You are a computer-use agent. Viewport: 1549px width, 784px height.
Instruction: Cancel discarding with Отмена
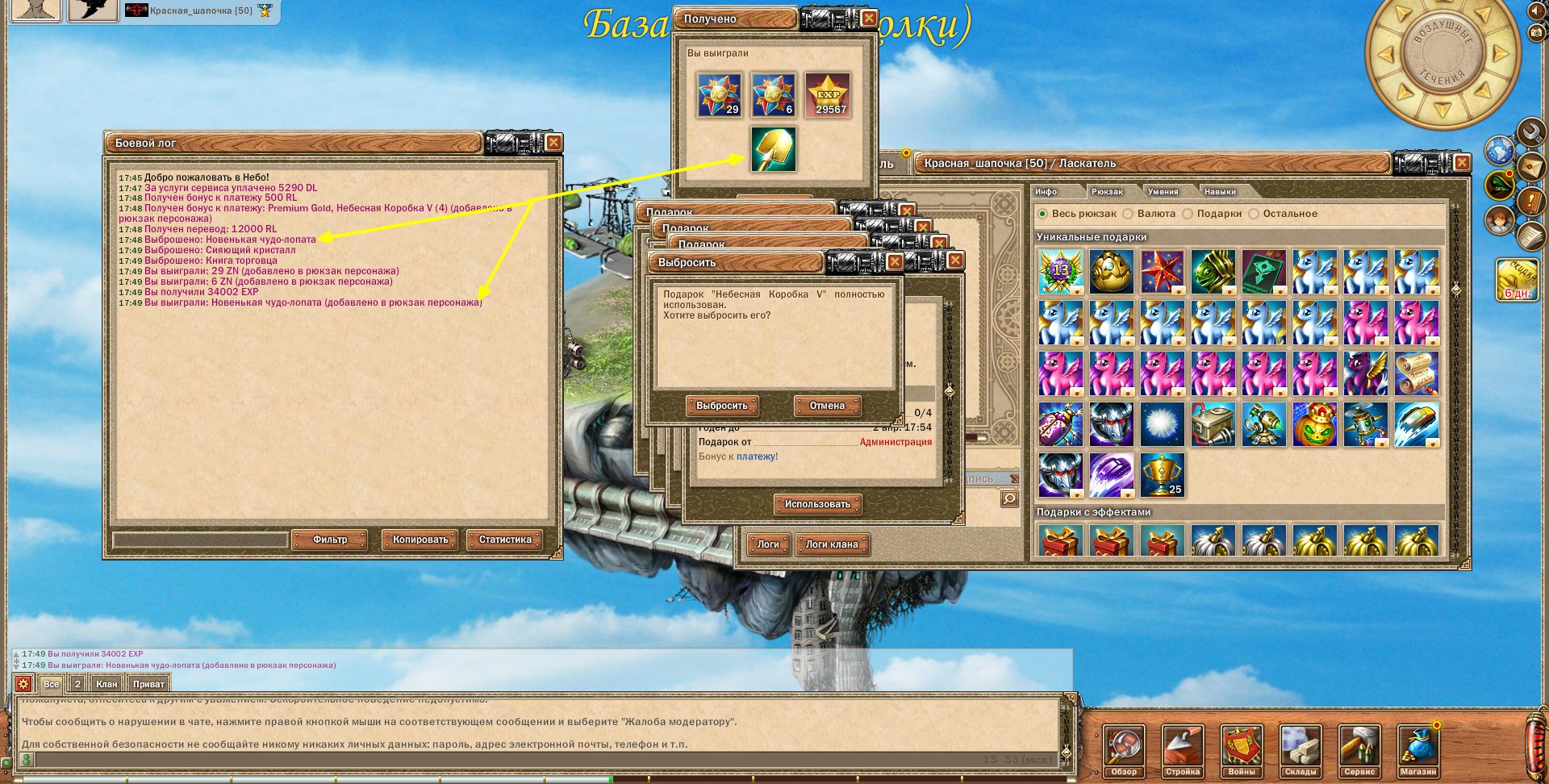point(827,406)
